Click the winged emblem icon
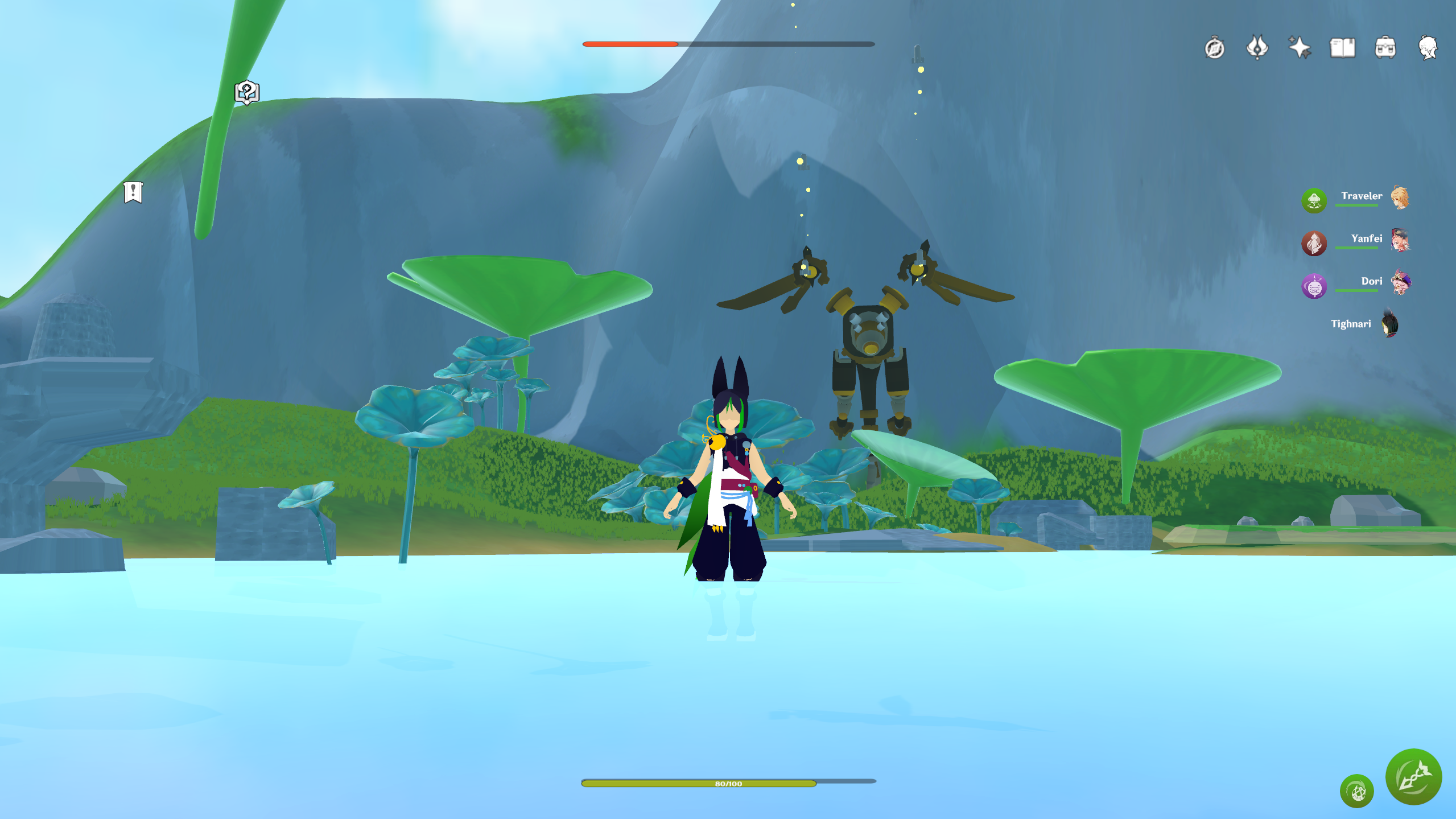Image resolution: width=1456 pixels, height=819 pixels. tap(1257, 47)
